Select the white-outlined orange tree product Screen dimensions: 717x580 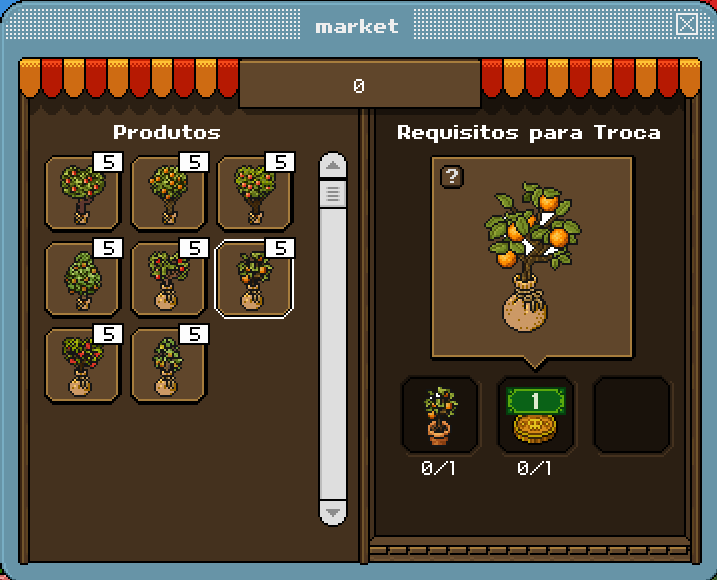click(x=254, y=280)
